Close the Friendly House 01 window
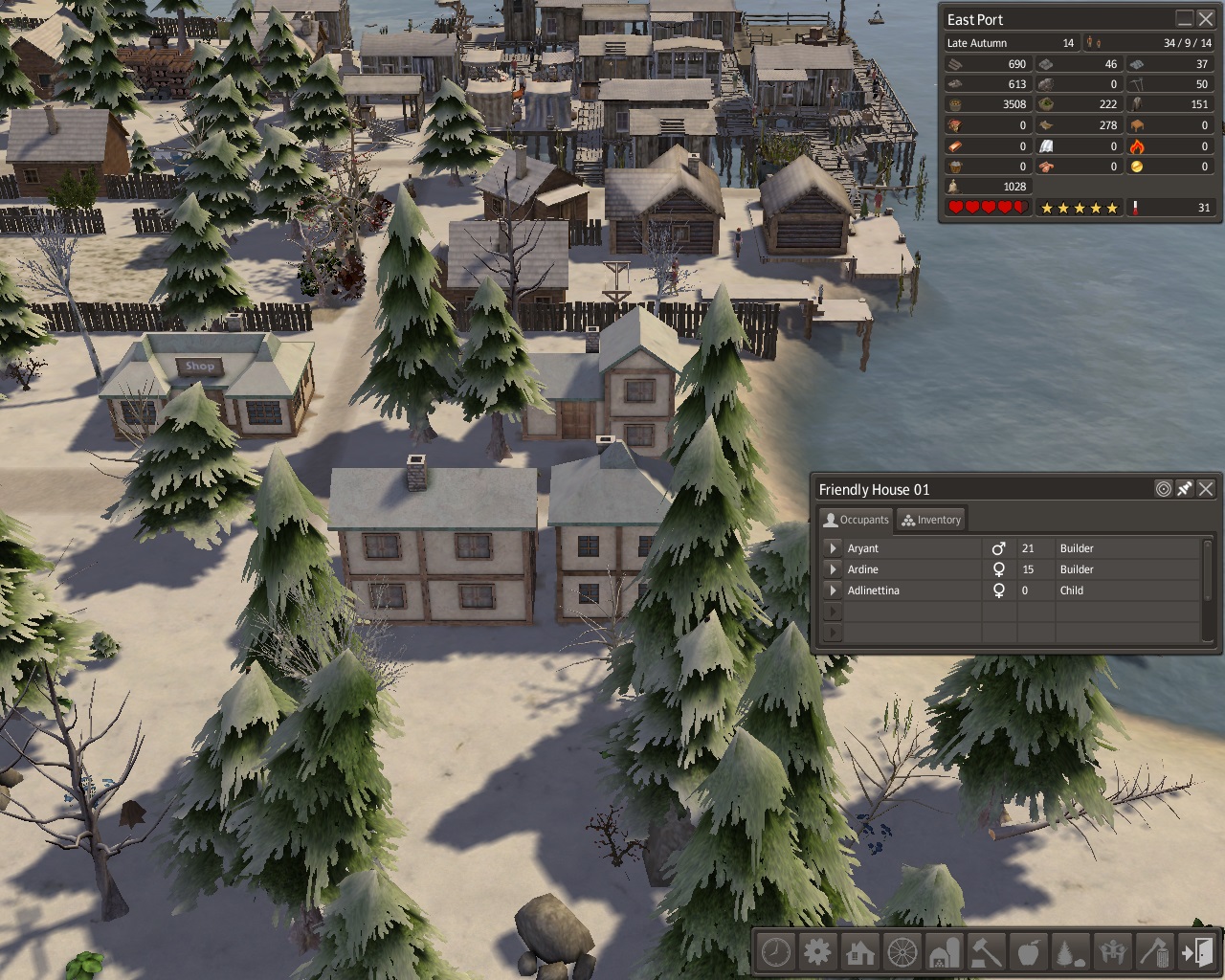The width and height of the screenshot is (1225, 980). [1206, 489]
